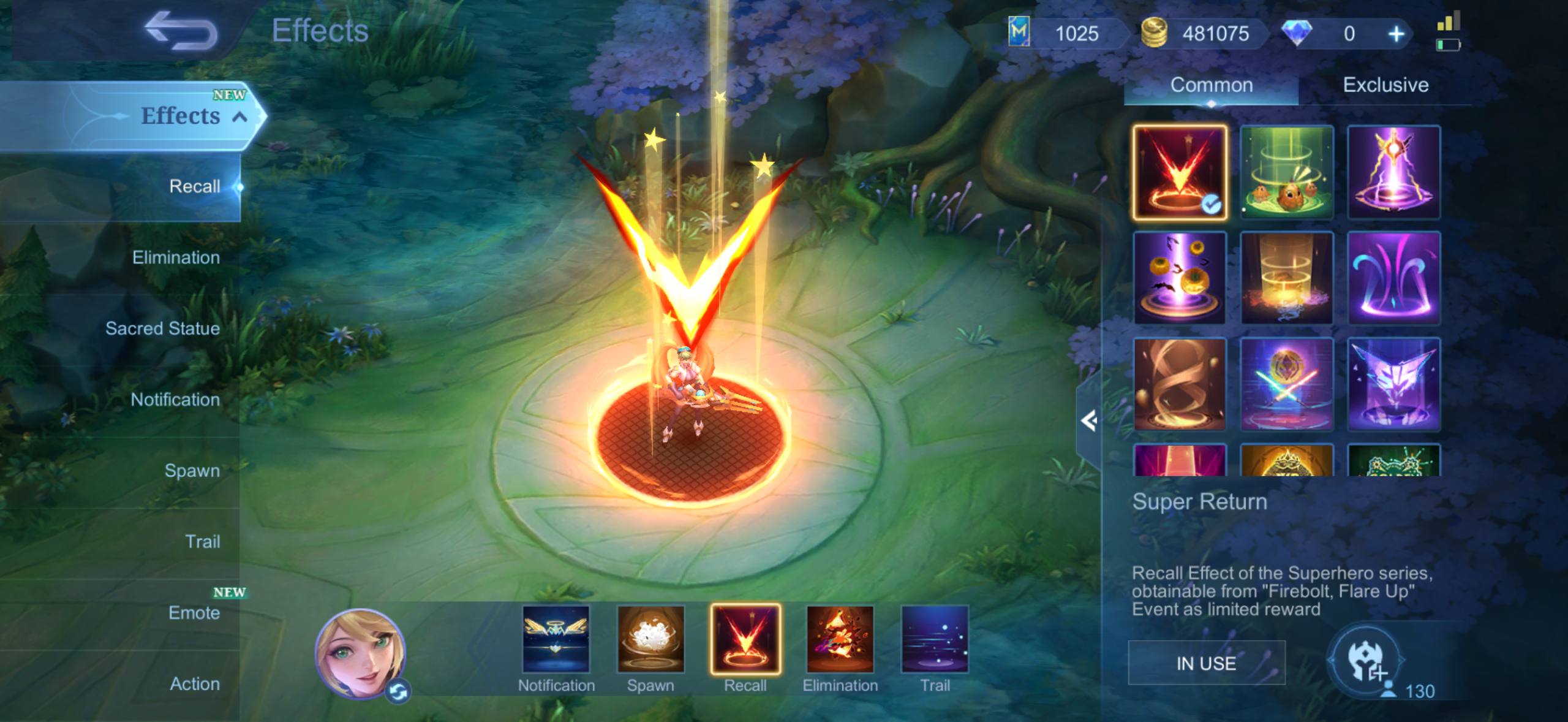Open the equipped Spawn effect slot

pos(650,640)
